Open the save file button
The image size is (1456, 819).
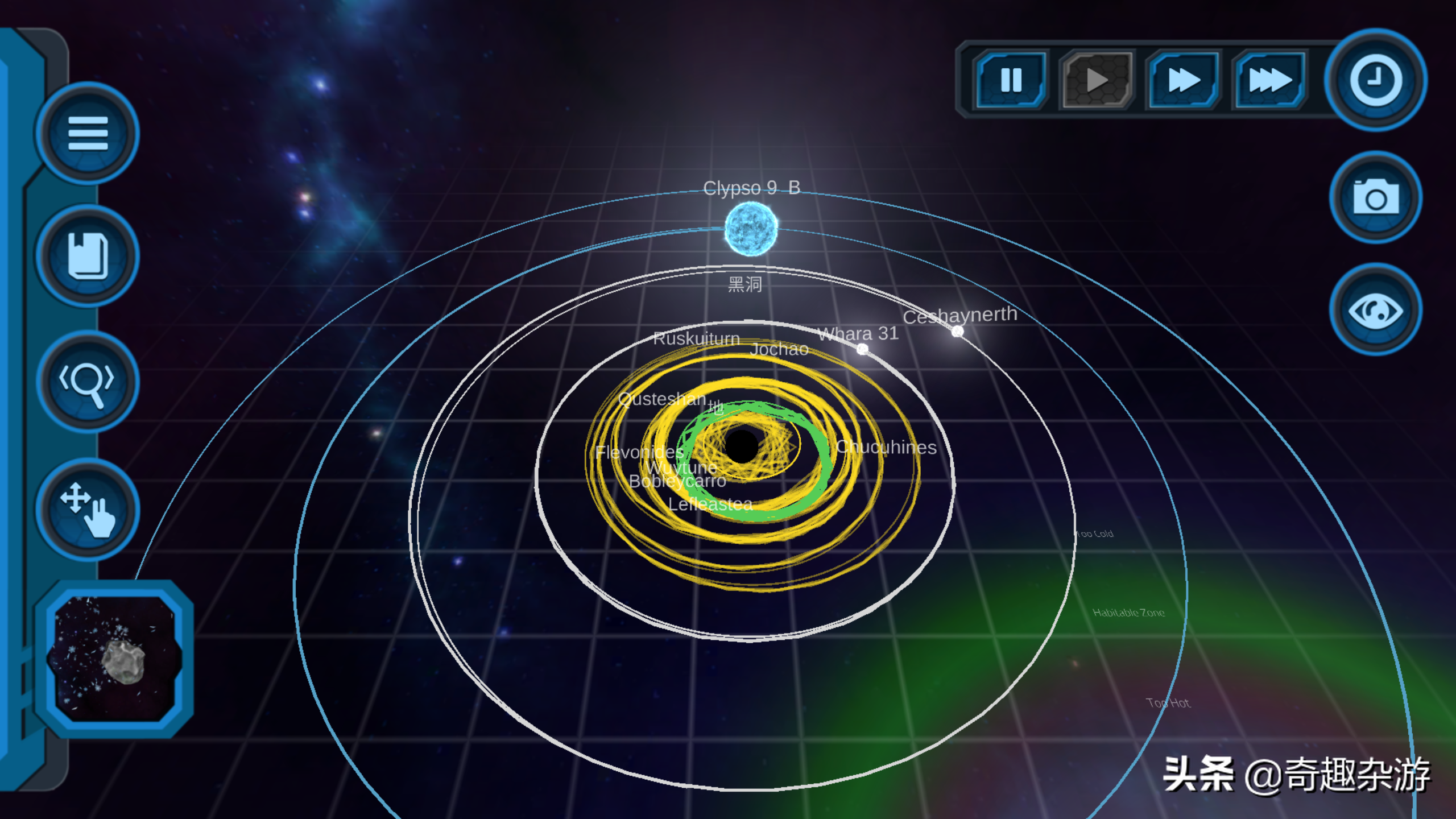point(88,256)
